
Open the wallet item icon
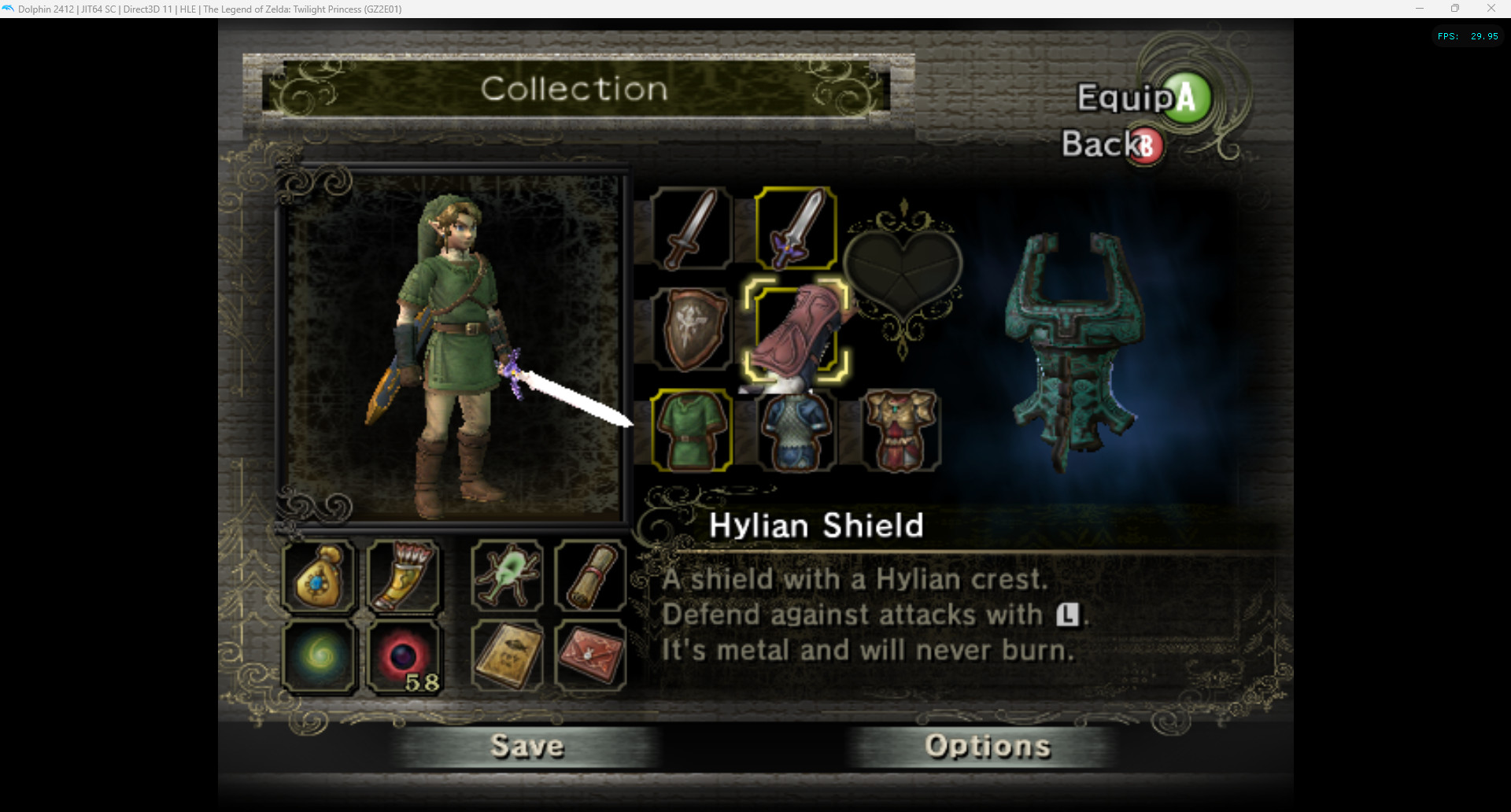[x=319, y=578]
